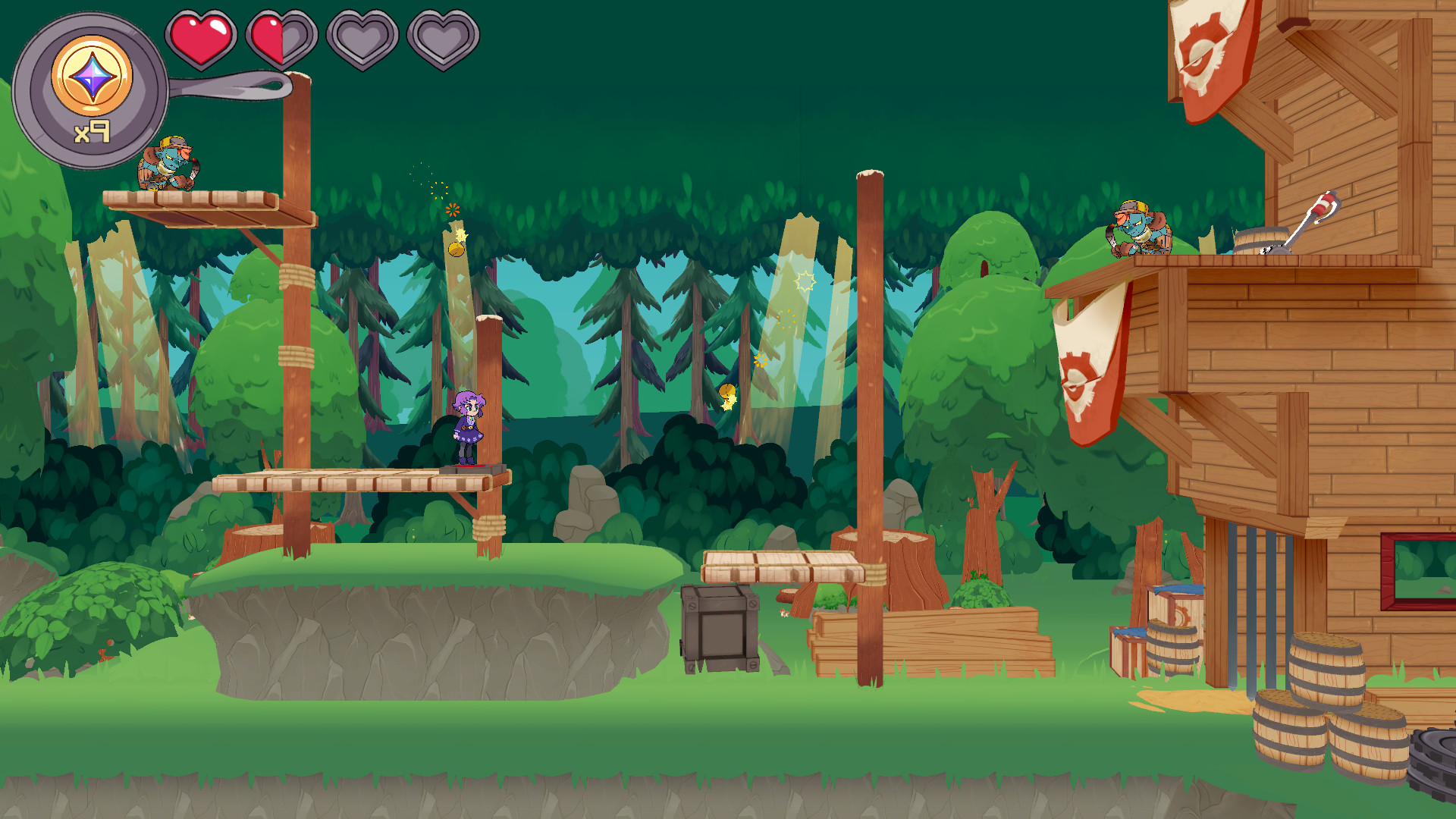Image resolution: width=1456 pixels, height=819 pixels.
Task: Click the sparkle star effect mid-screen
Action: [x=806, y=281]
